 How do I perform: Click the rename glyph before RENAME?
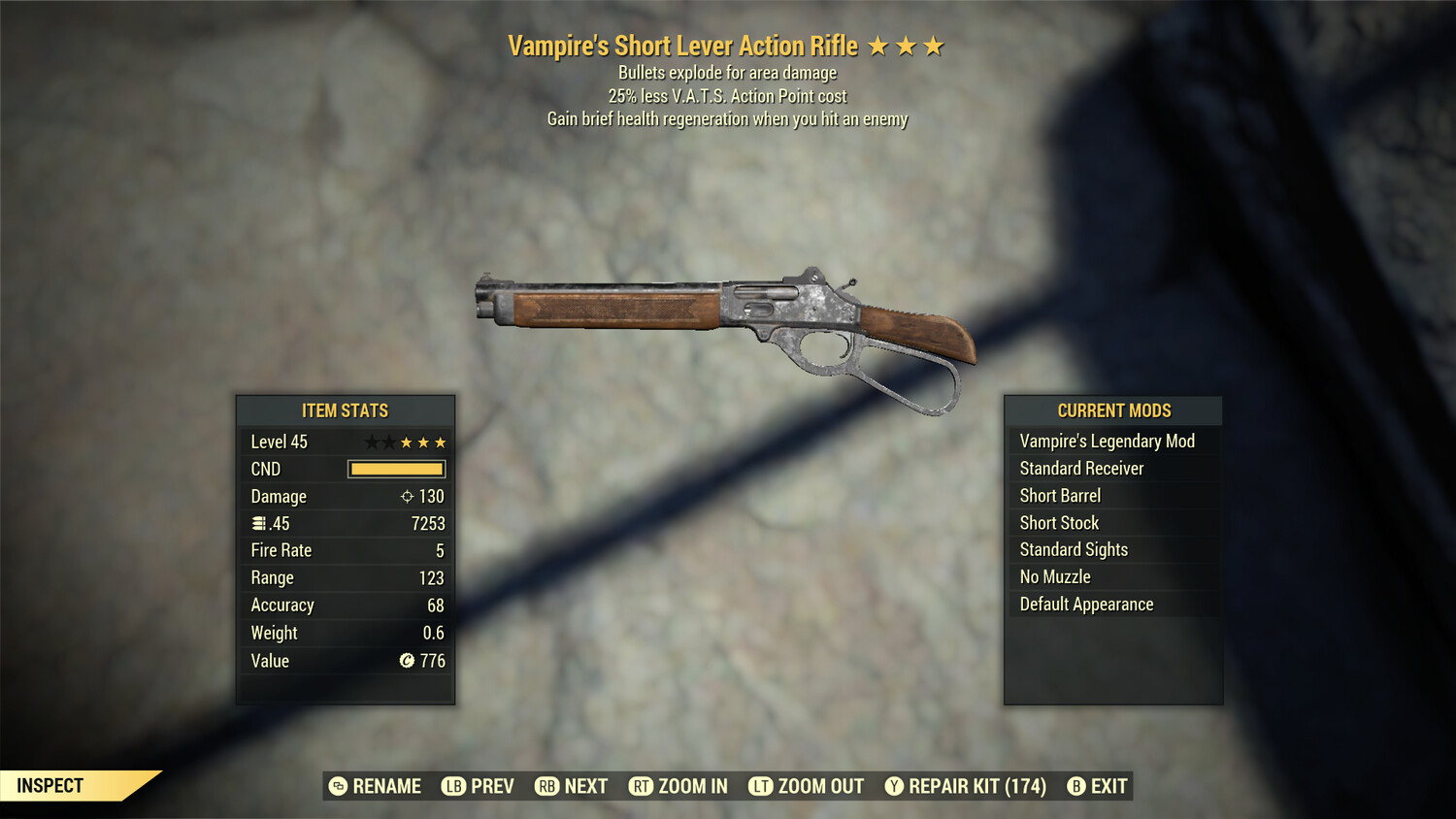[340, 786]
